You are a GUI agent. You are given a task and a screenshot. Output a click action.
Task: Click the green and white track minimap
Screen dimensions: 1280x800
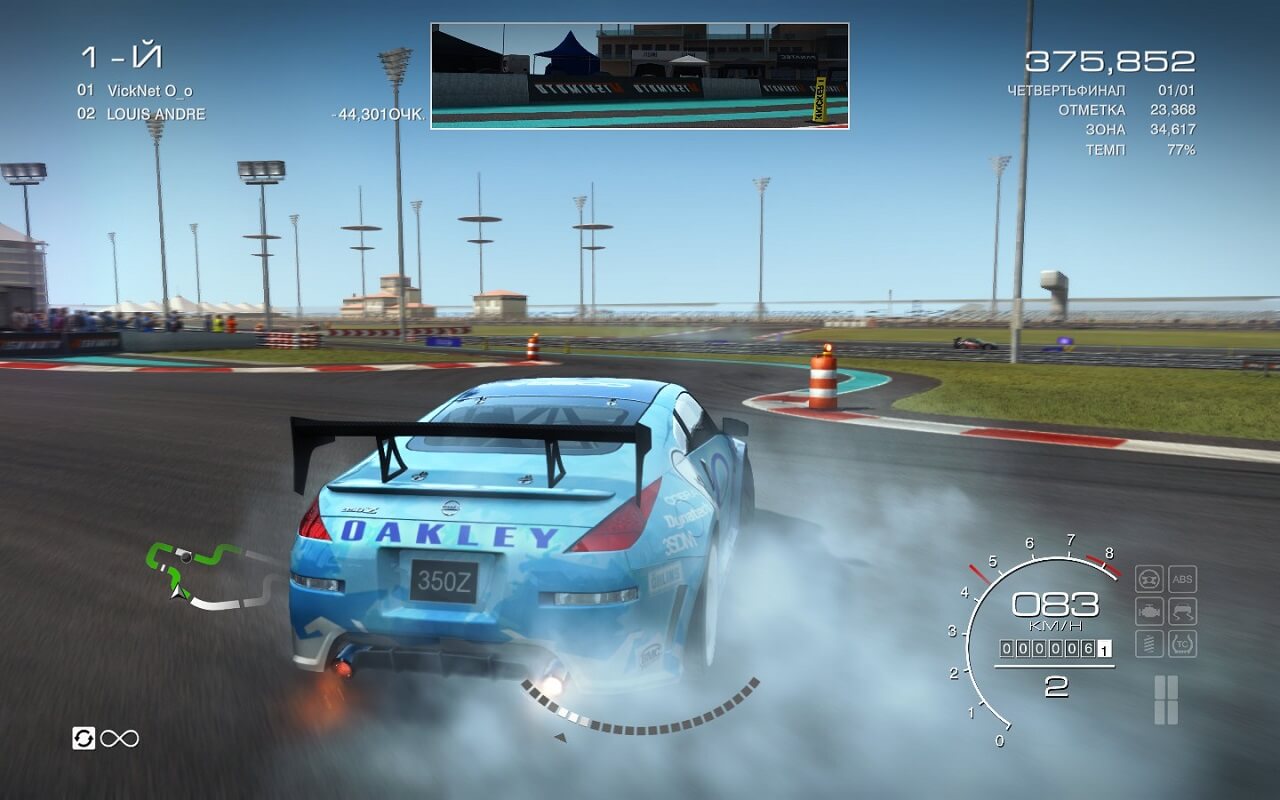(x=210, y=576)
